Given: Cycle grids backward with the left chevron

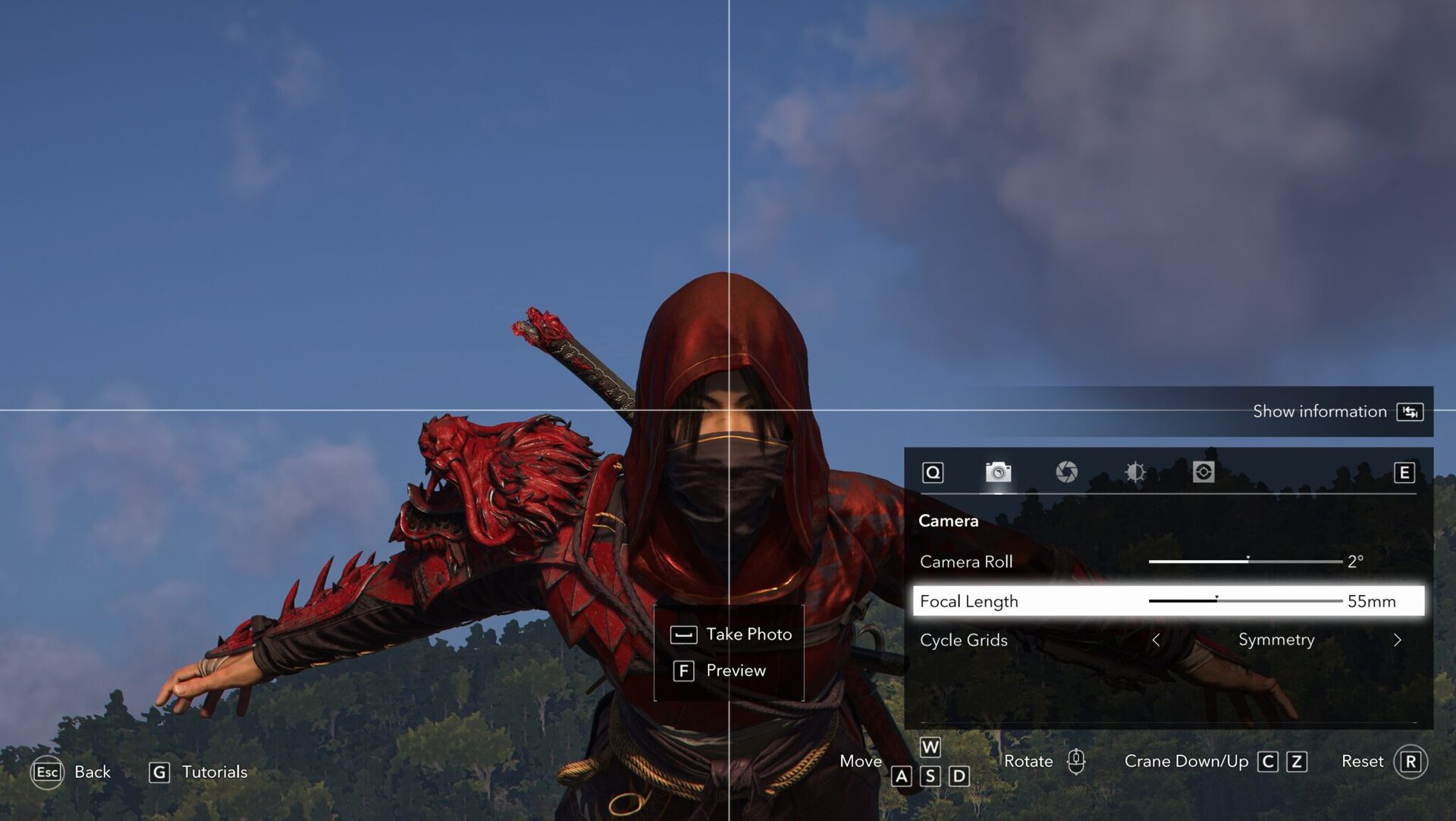Looking at the screenshot, I should (1158, 640).
